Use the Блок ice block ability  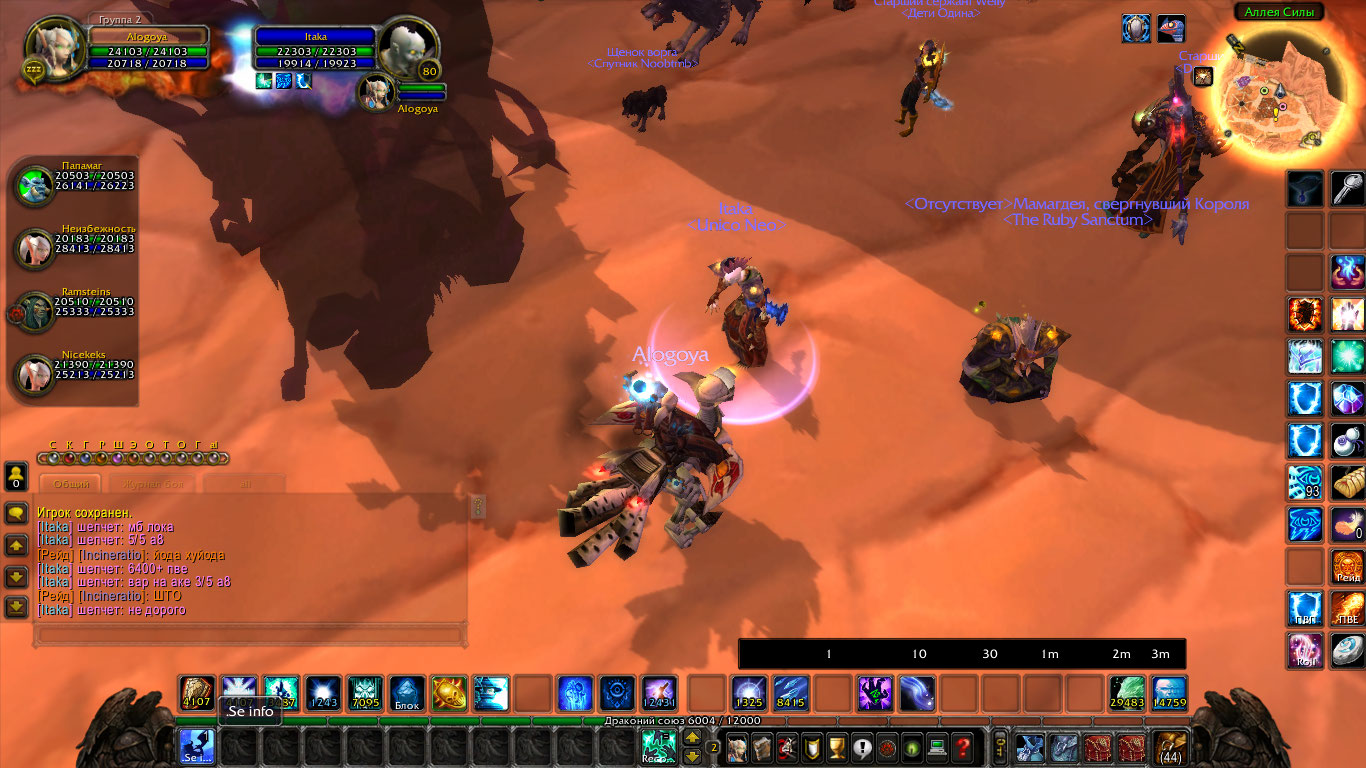click(x=407, y=693)
